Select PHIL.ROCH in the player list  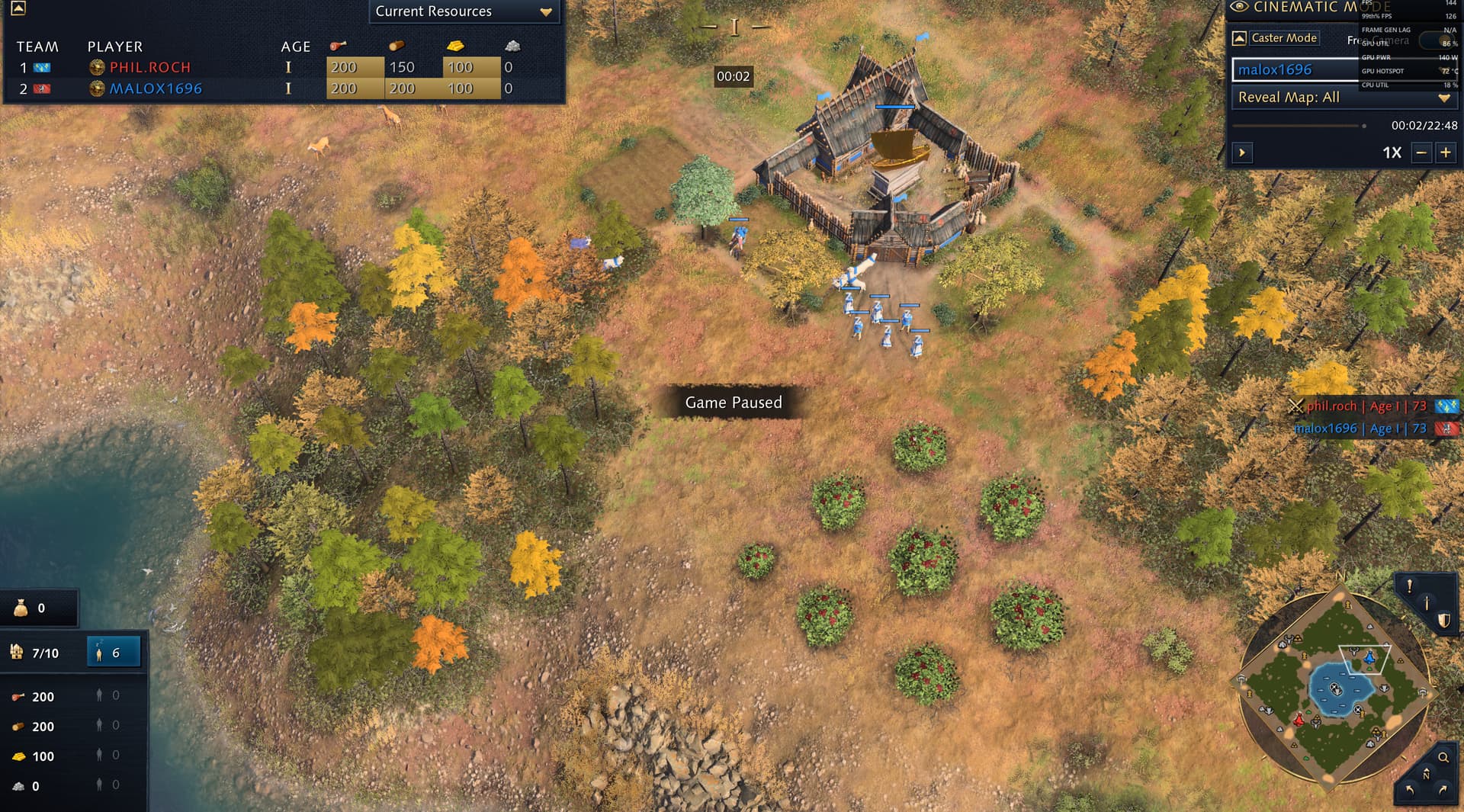(149, 67)
